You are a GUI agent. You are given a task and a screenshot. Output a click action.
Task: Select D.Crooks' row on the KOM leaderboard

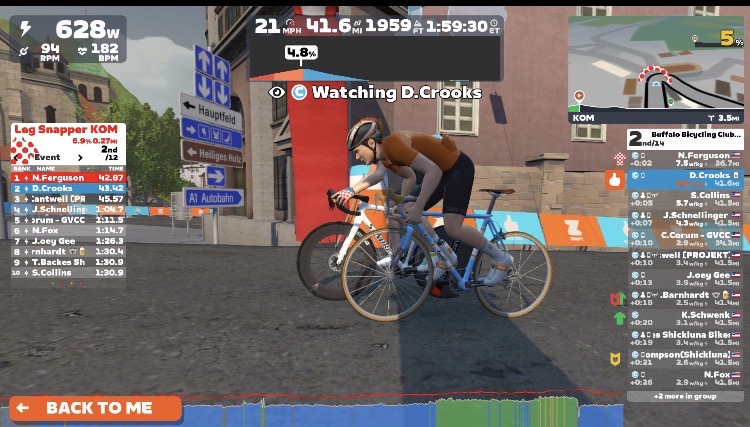click(x=68, y=188)
